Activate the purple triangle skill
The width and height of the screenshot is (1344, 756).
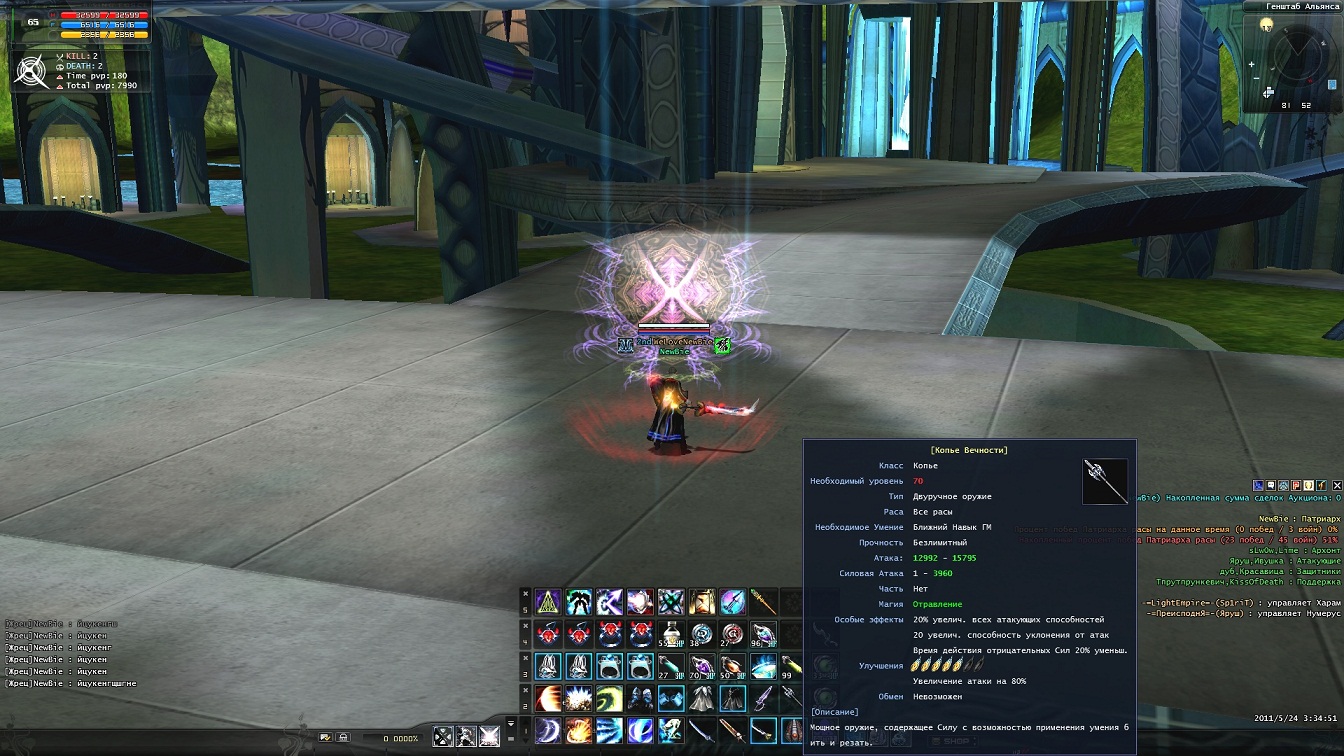[x=547, y=601]
